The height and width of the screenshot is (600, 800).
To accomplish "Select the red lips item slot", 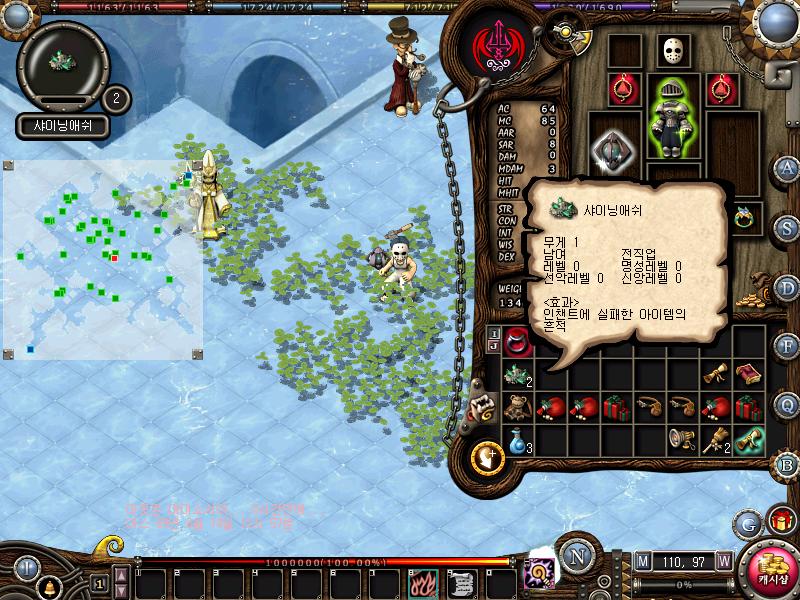I will pos(517,340).
